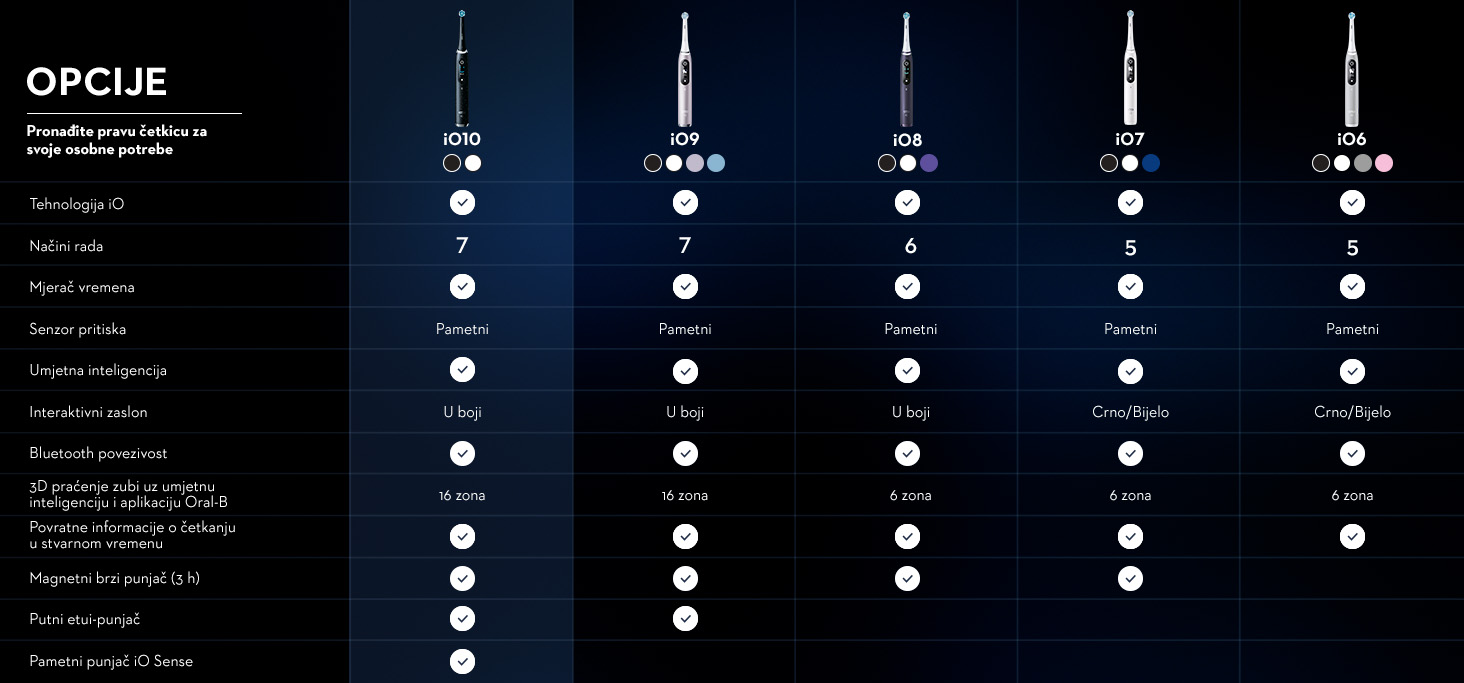The width and height of the screenshot is (1464, 683).
Task: Select the white color swatch under iO7
Action: coord(1130,163)
